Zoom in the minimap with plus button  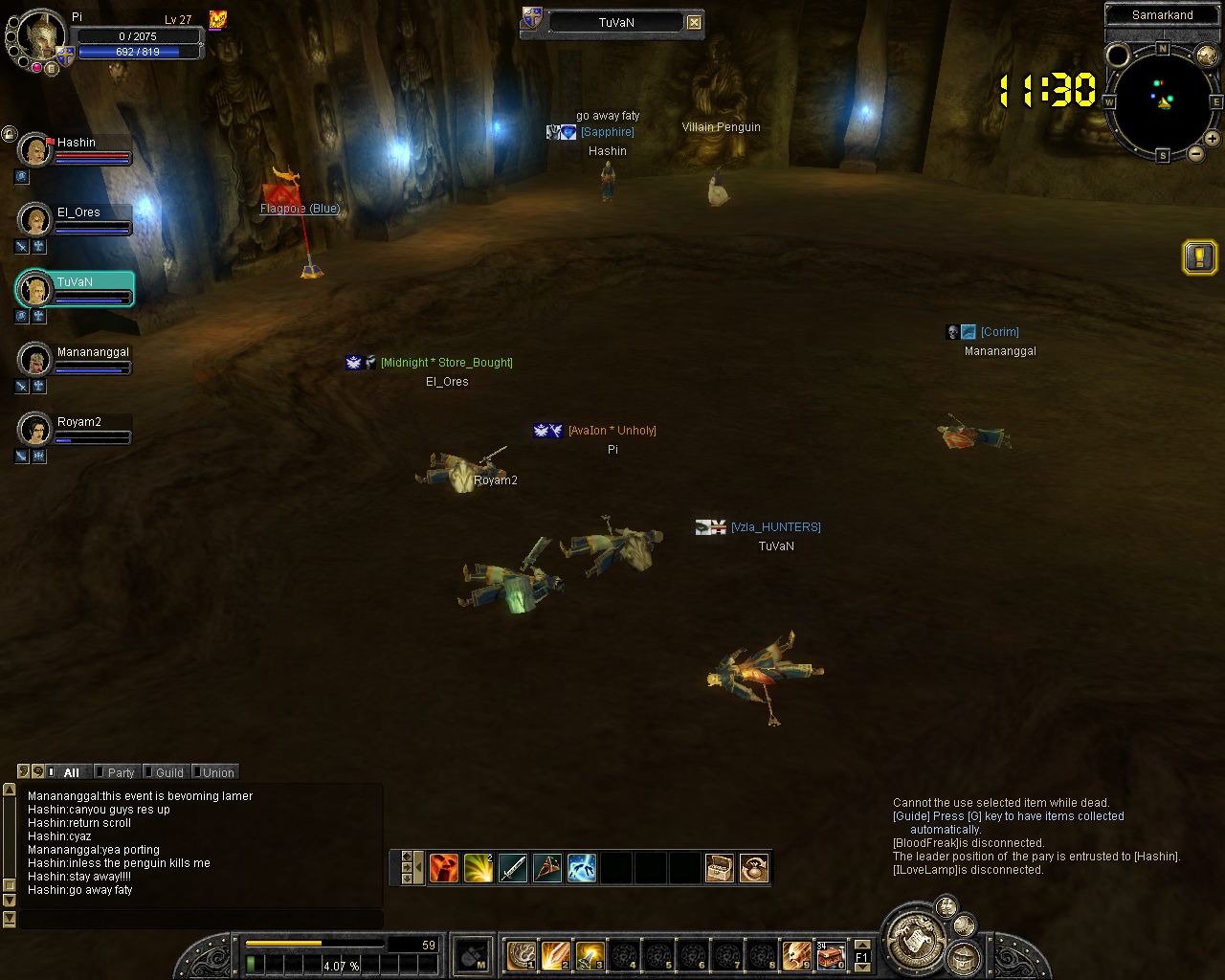click(x=1212, y=140)
